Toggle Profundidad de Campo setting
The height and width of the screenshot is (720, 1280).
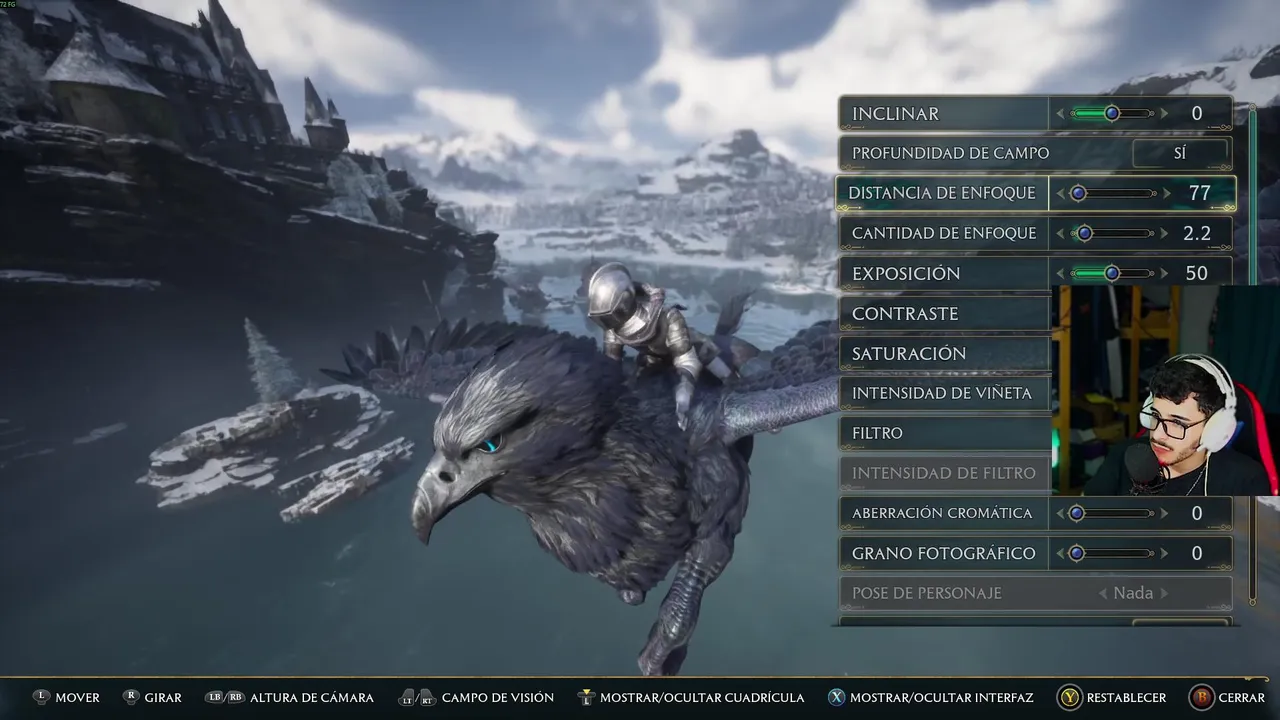pos(1180,154)
